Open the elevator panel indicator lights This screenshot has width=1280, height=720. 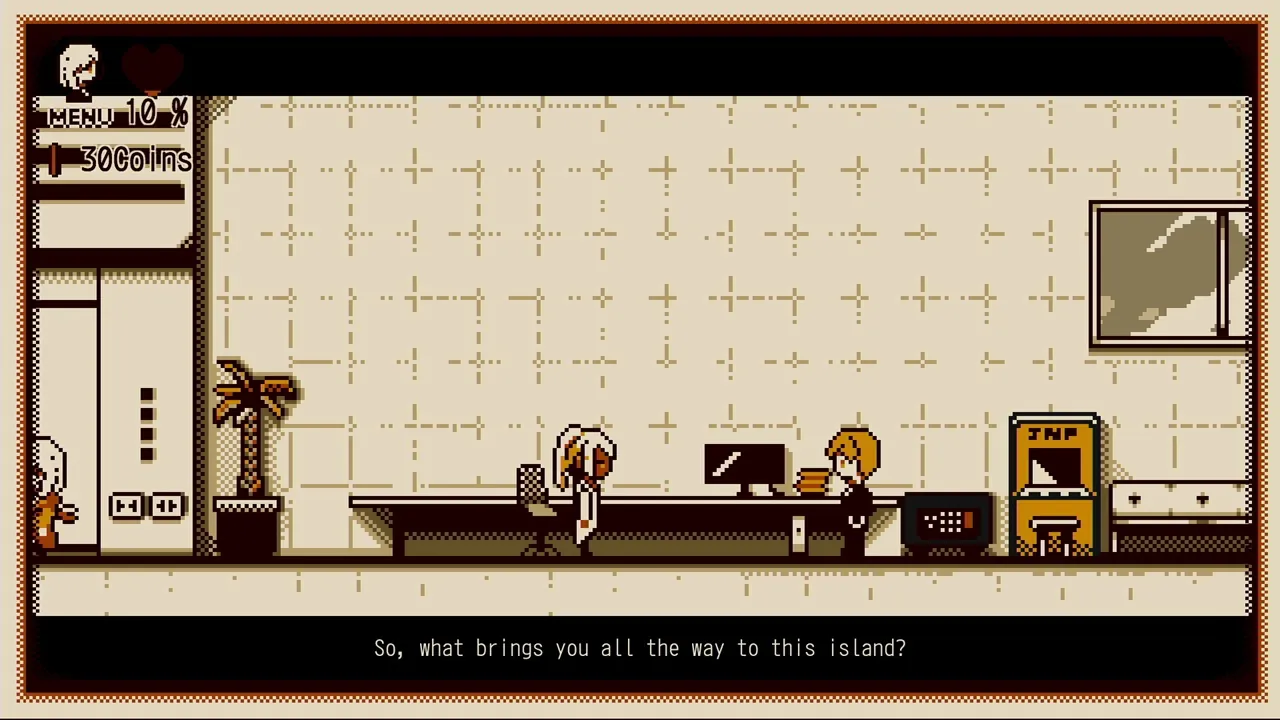coord(148,425)
